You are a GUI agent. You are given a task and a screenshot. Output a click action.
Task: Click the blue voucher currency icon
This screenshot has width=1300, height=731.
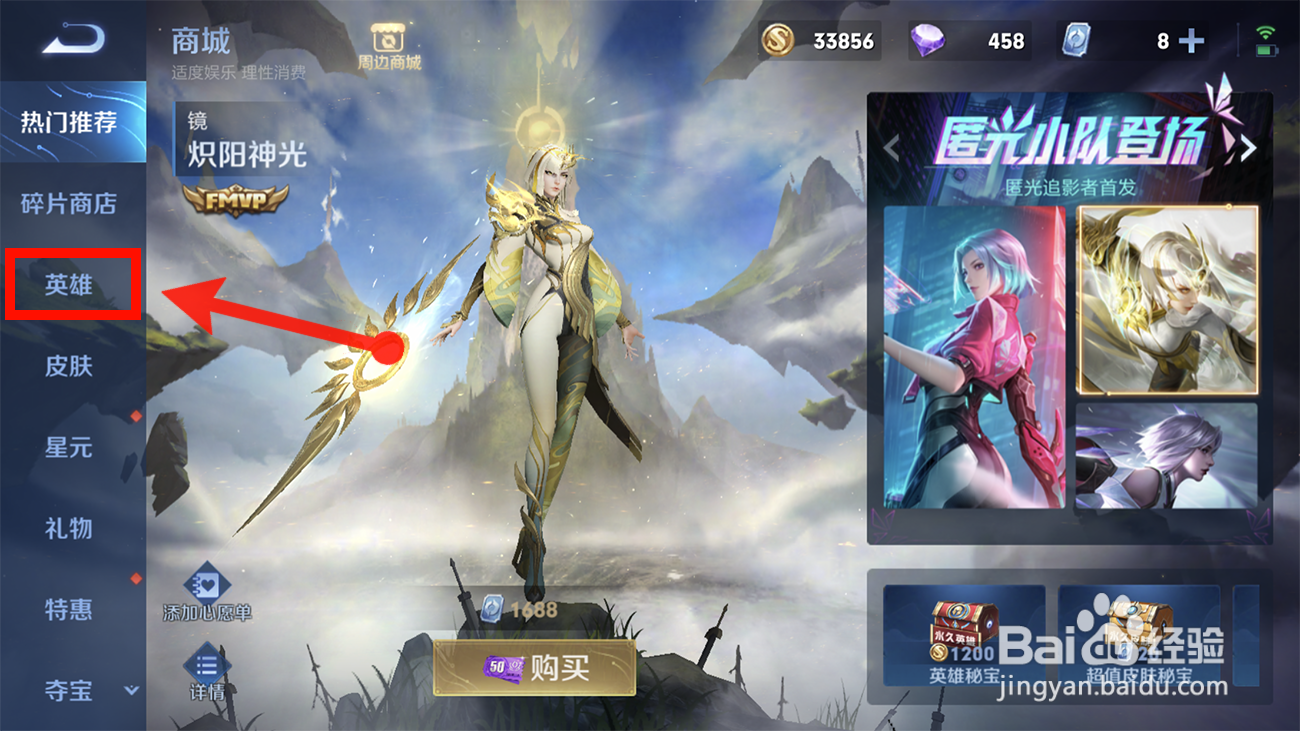[1078, 41]
